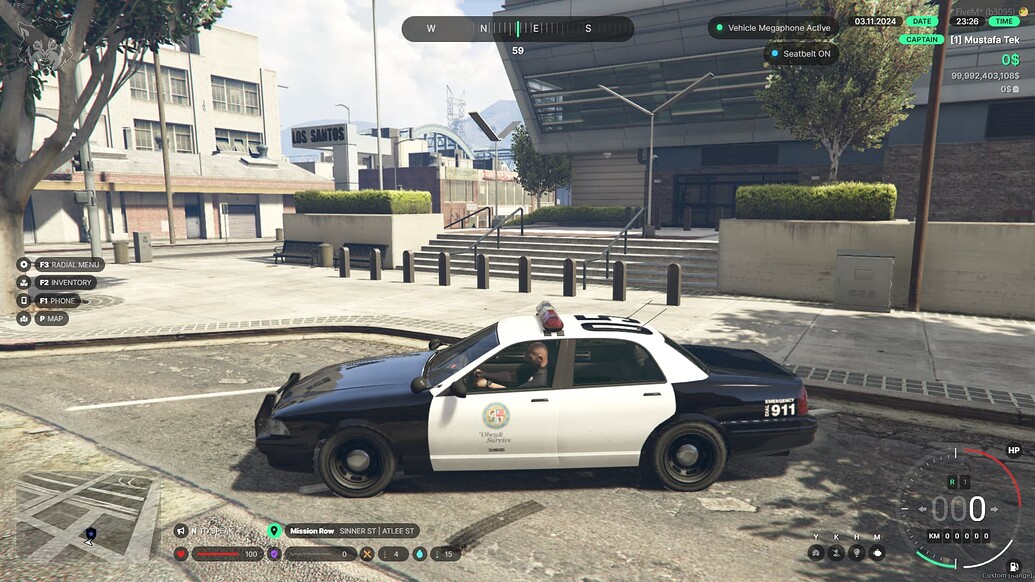
Task: Click the fuel pump icon on the speedometer
Action: coord(1016,567)
